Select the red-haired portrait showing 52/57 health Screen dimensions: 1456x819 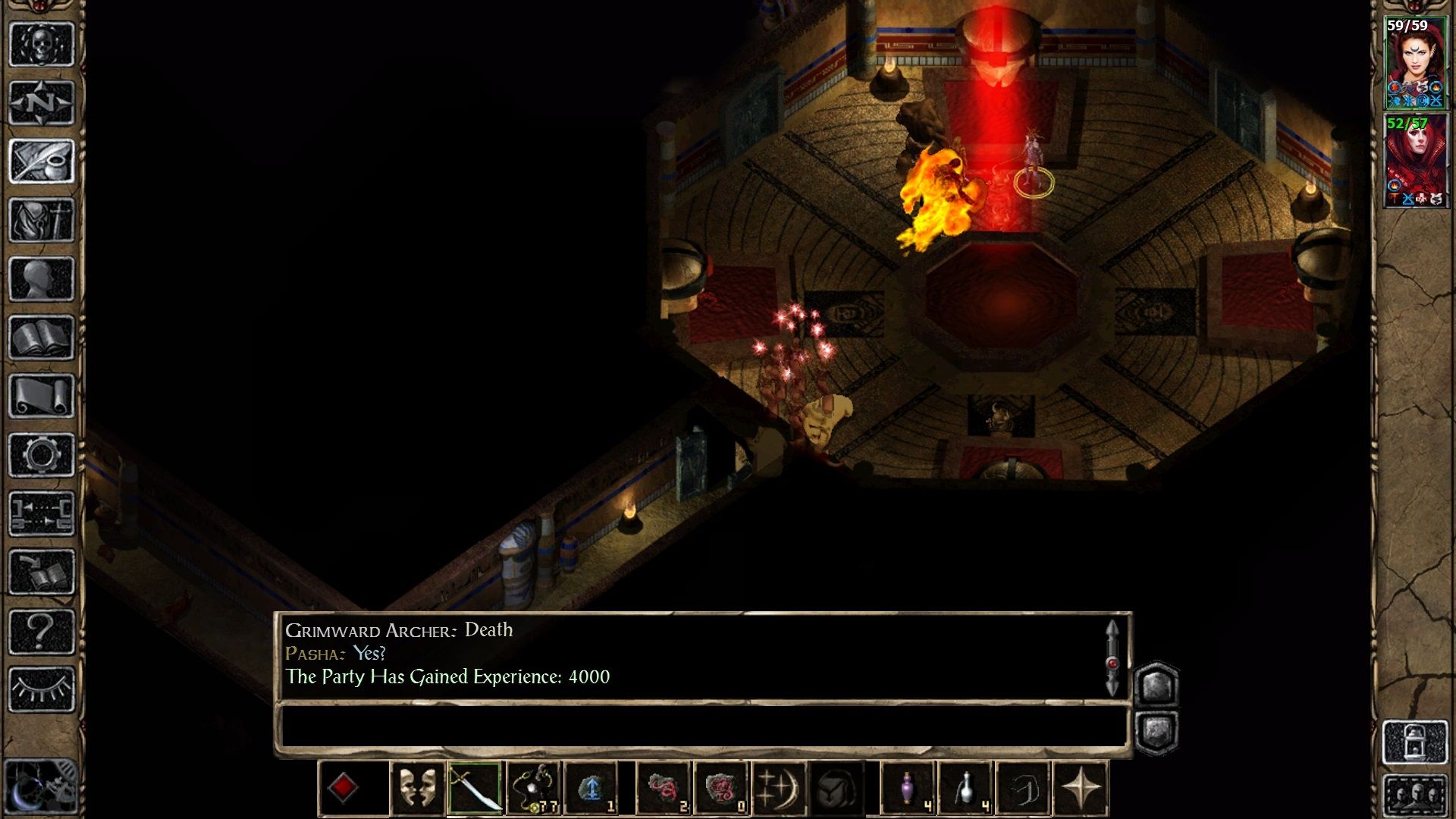tap(1417, 159)
